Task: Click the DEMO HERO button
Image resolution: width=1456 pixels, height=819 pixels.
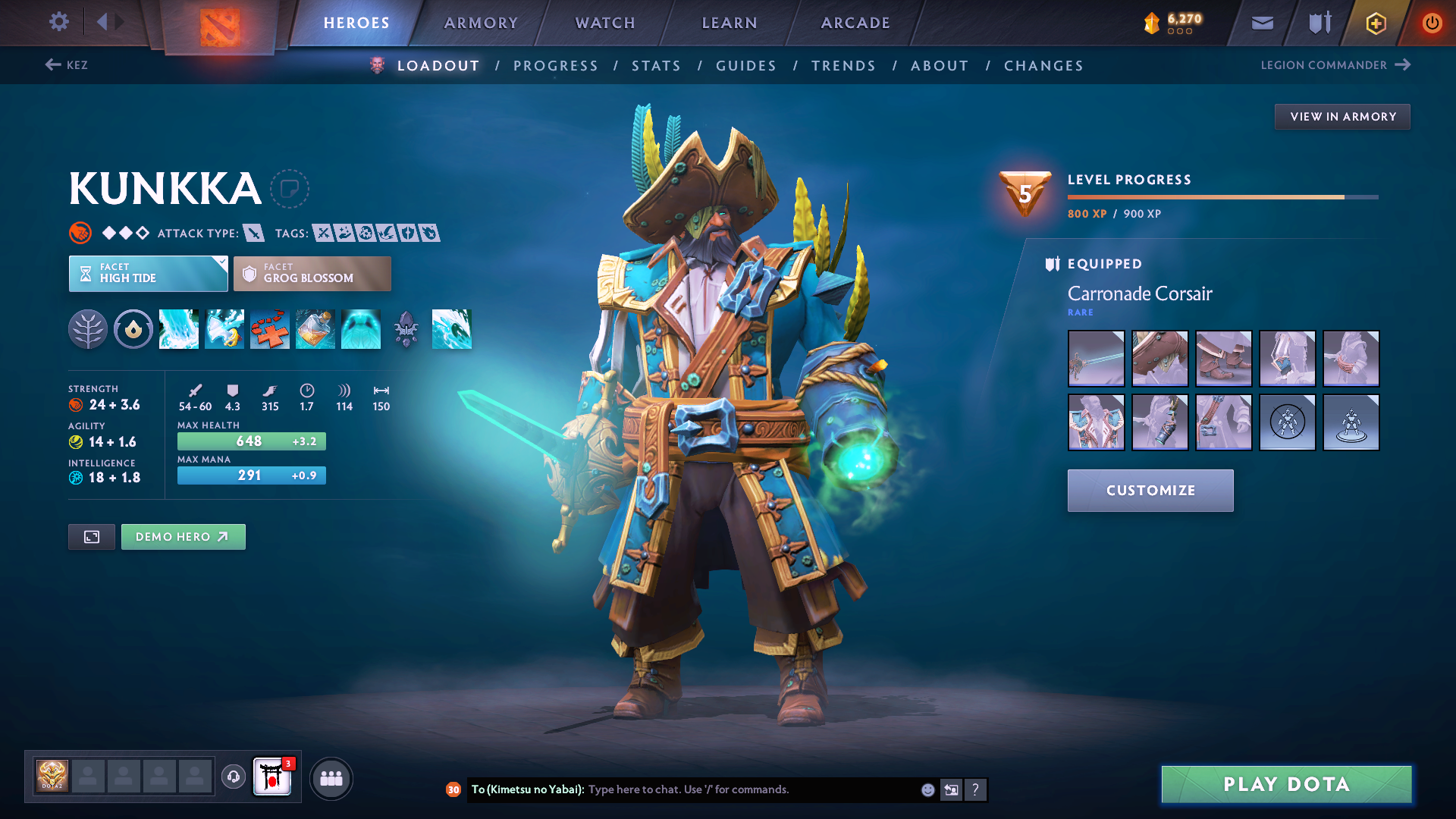Action: tap(183, 536)
